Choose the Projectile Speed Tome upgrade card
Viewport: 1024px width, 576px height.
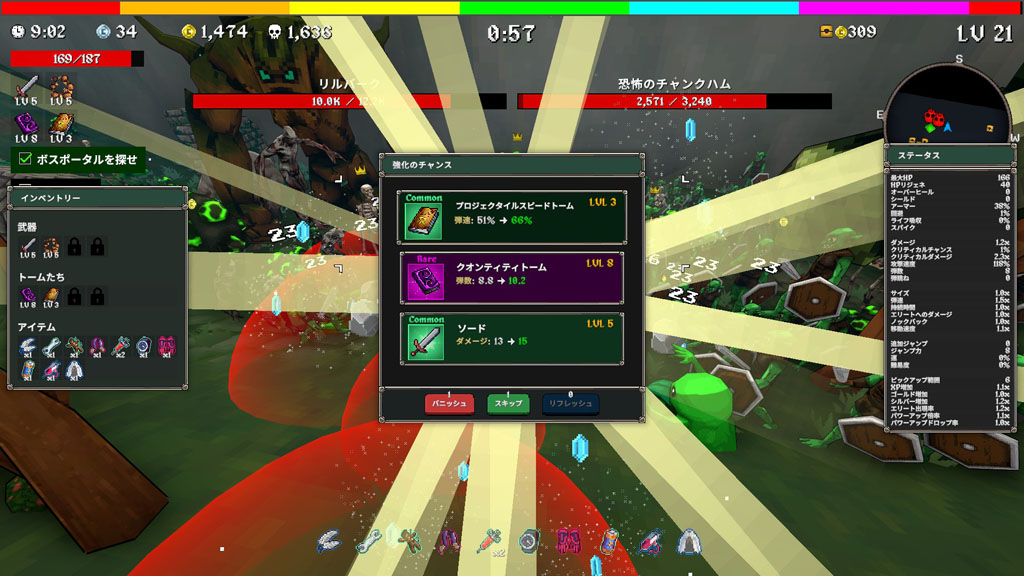point(511,216)
